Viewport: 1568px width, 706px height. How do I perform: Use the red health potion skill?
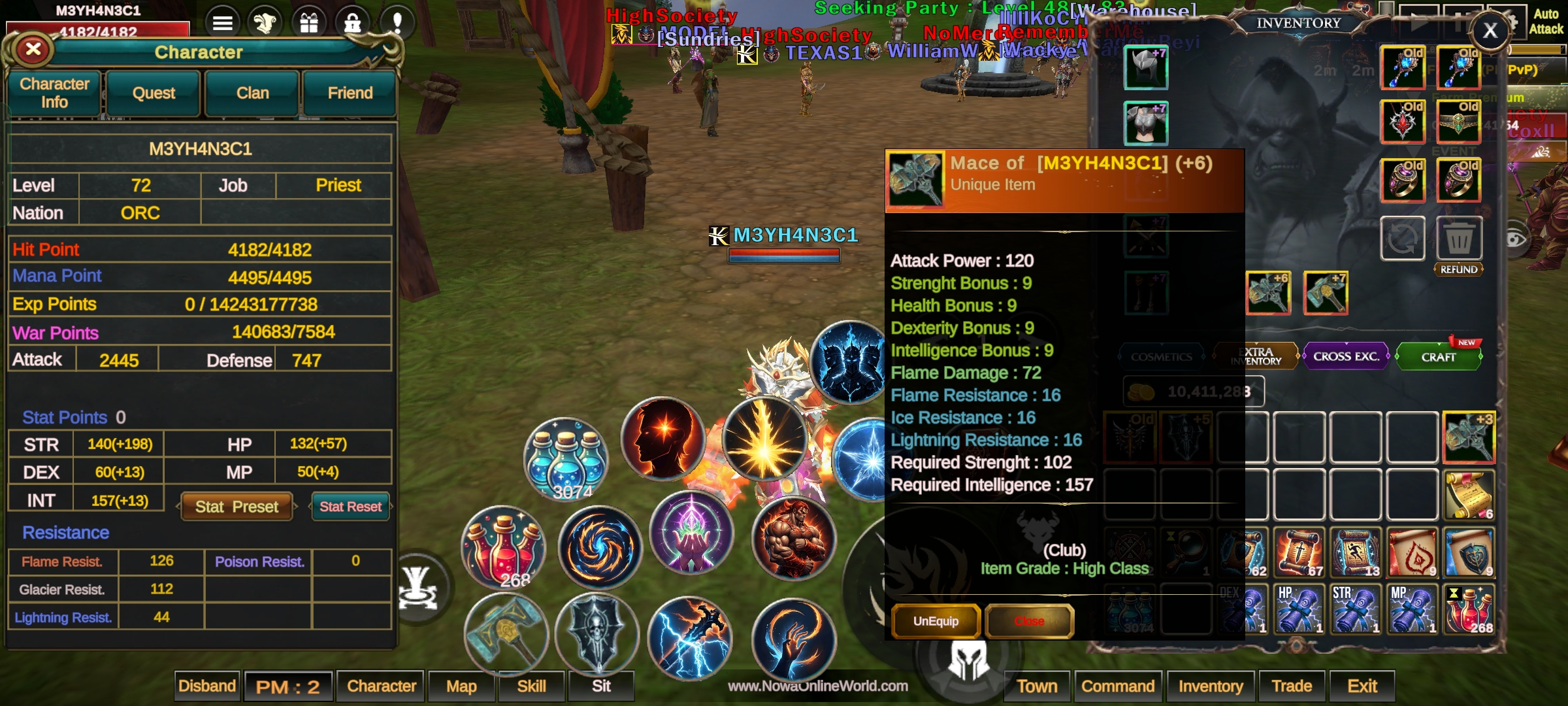[504, 546]
